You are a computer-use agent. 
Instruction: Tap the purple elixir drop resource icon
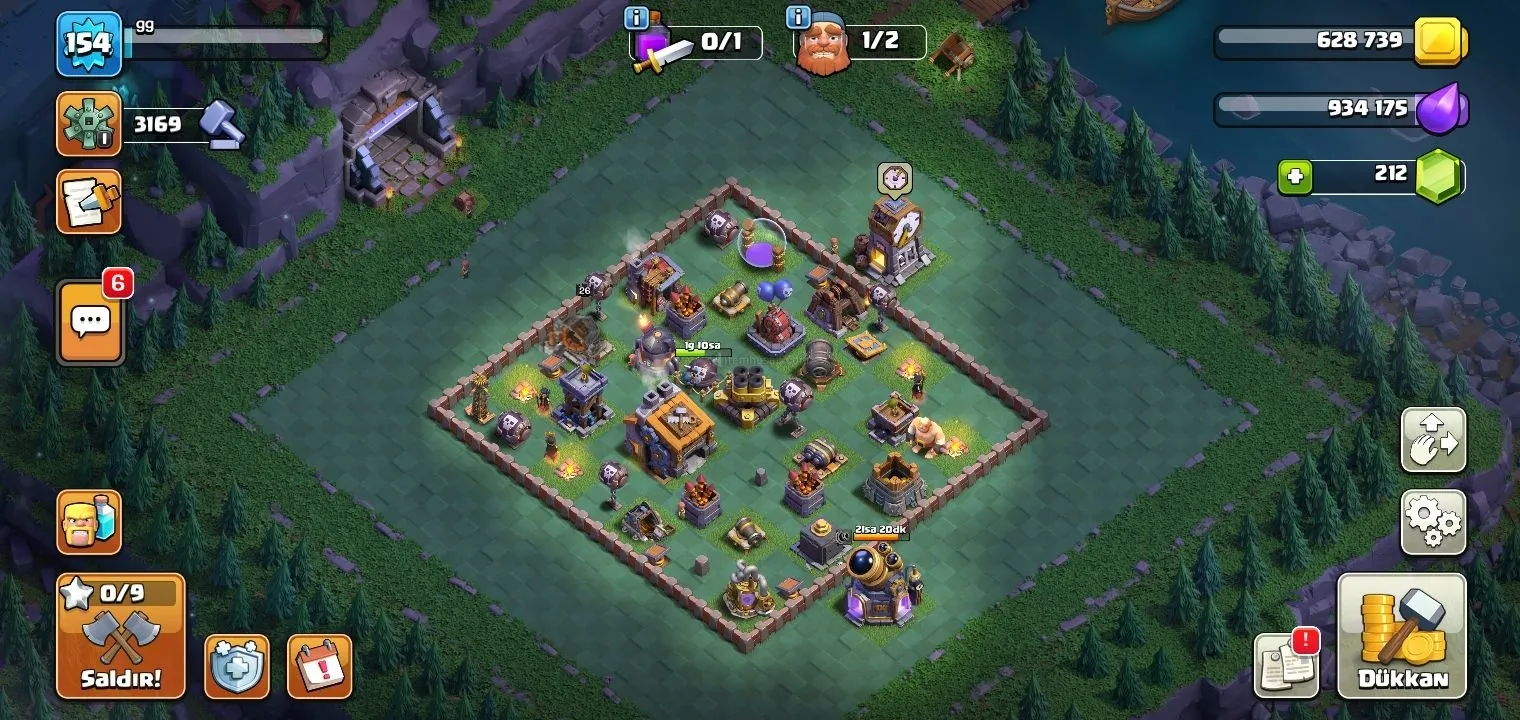click(1441, 108)
